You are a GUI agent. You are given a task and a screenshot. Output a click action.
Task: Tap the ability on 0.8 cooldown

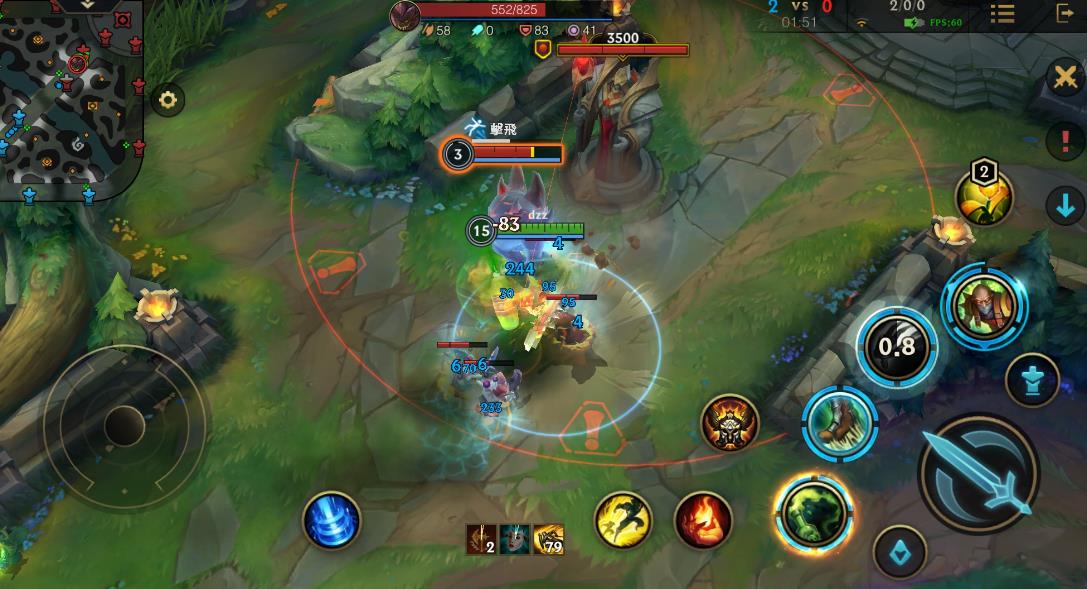click(897, 347)
